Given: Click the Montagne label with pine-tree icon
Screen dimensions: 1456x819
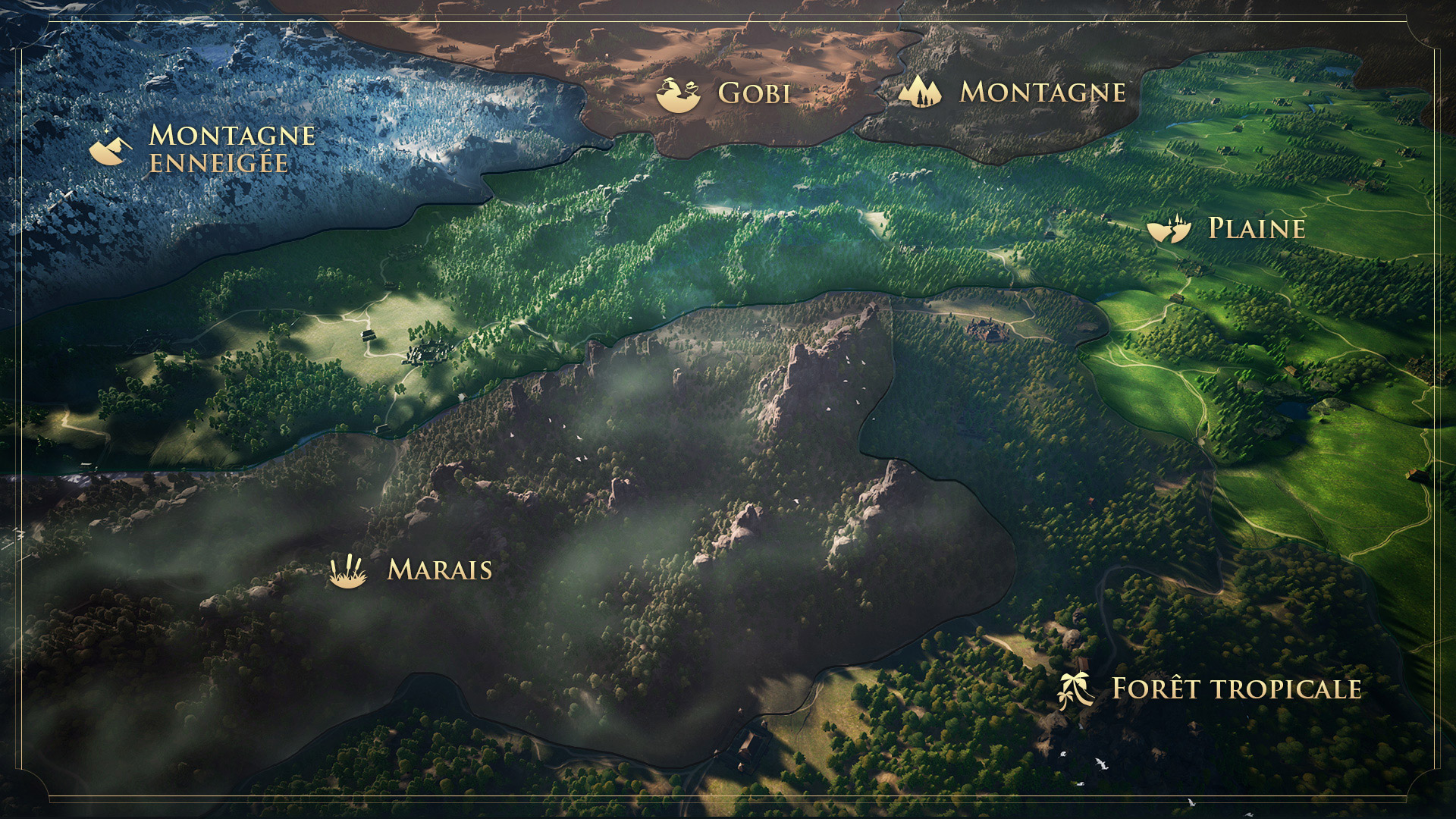Looking at the screenshot, I should 1042,92.
